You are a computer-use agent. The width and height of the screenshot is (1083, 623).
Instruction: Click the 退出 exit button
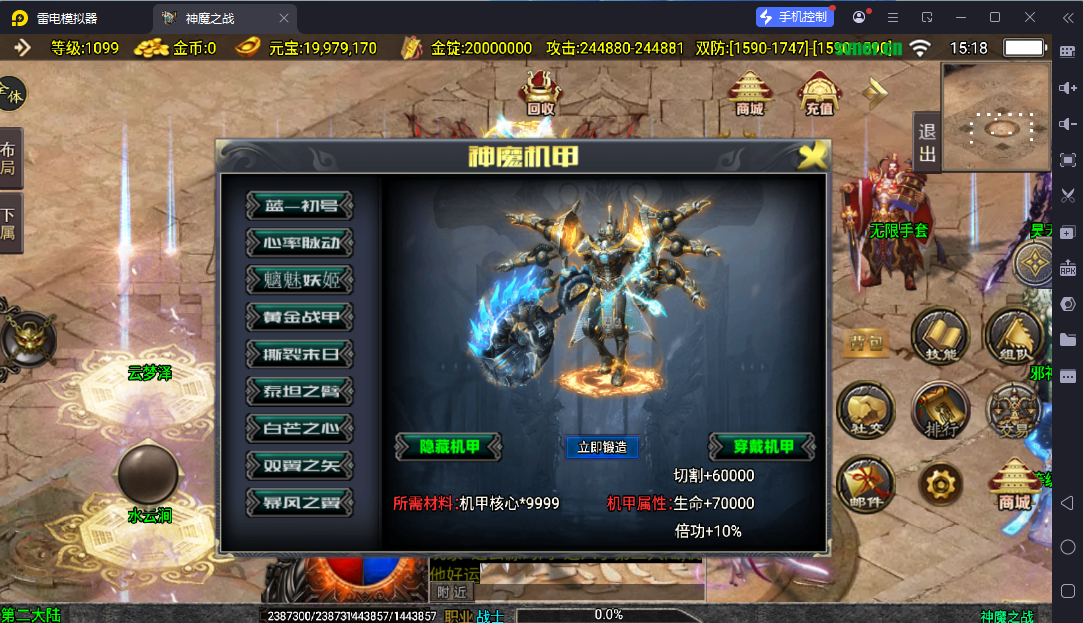927,143
